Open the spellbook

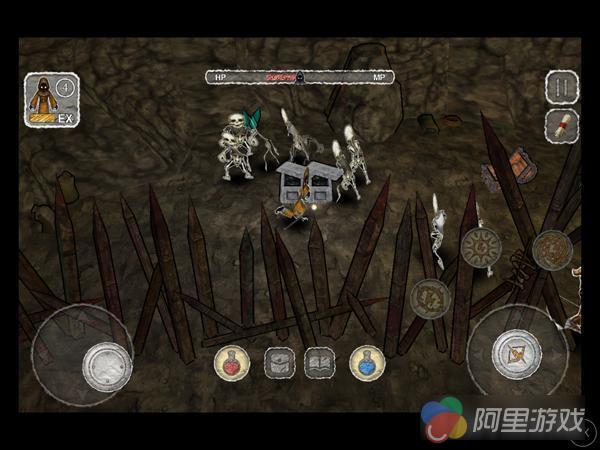tap(320, 362)
